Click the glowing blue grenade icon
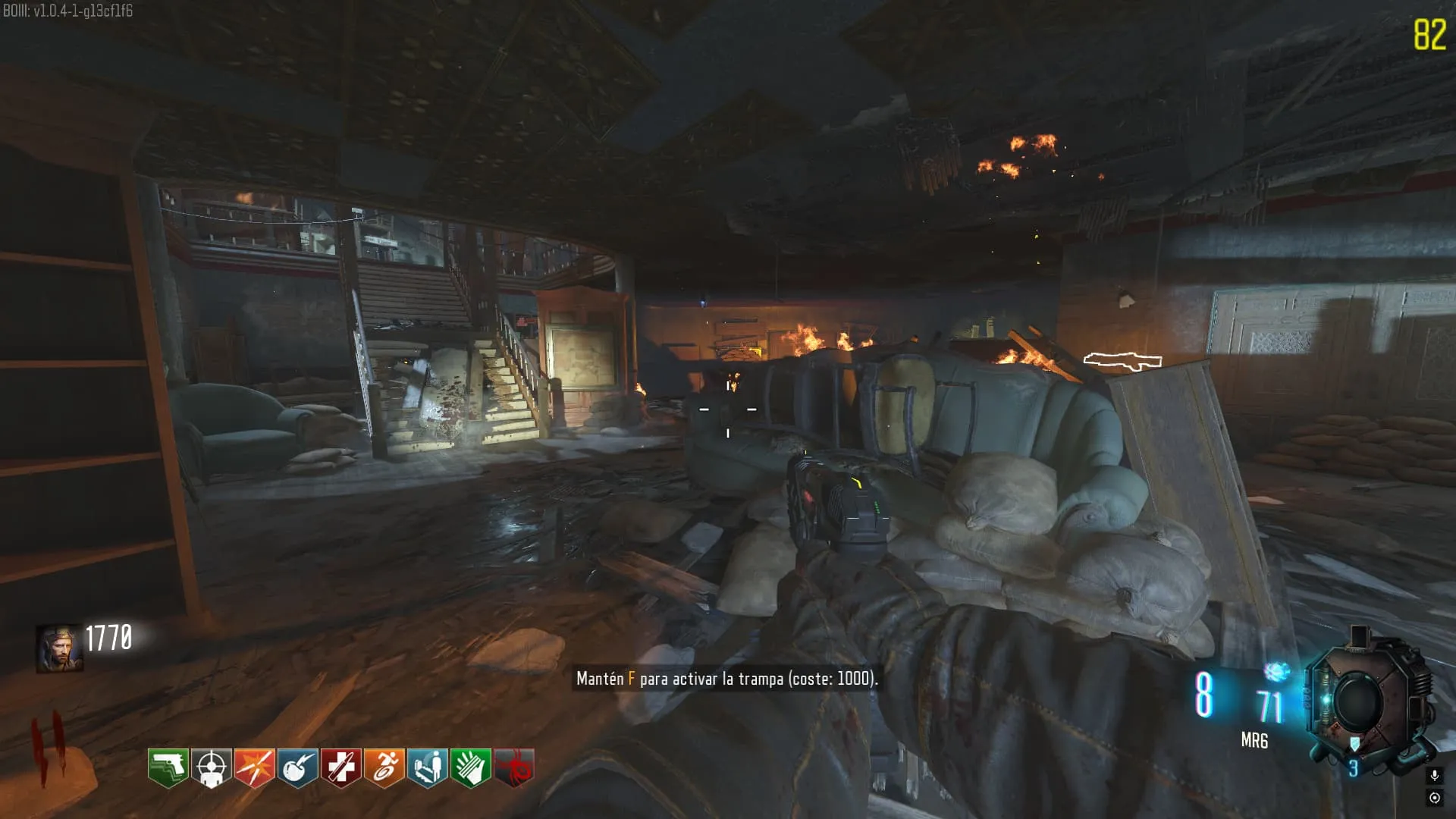The height and width of the screenshot is (819, 1456). [x=1277, y=672]
